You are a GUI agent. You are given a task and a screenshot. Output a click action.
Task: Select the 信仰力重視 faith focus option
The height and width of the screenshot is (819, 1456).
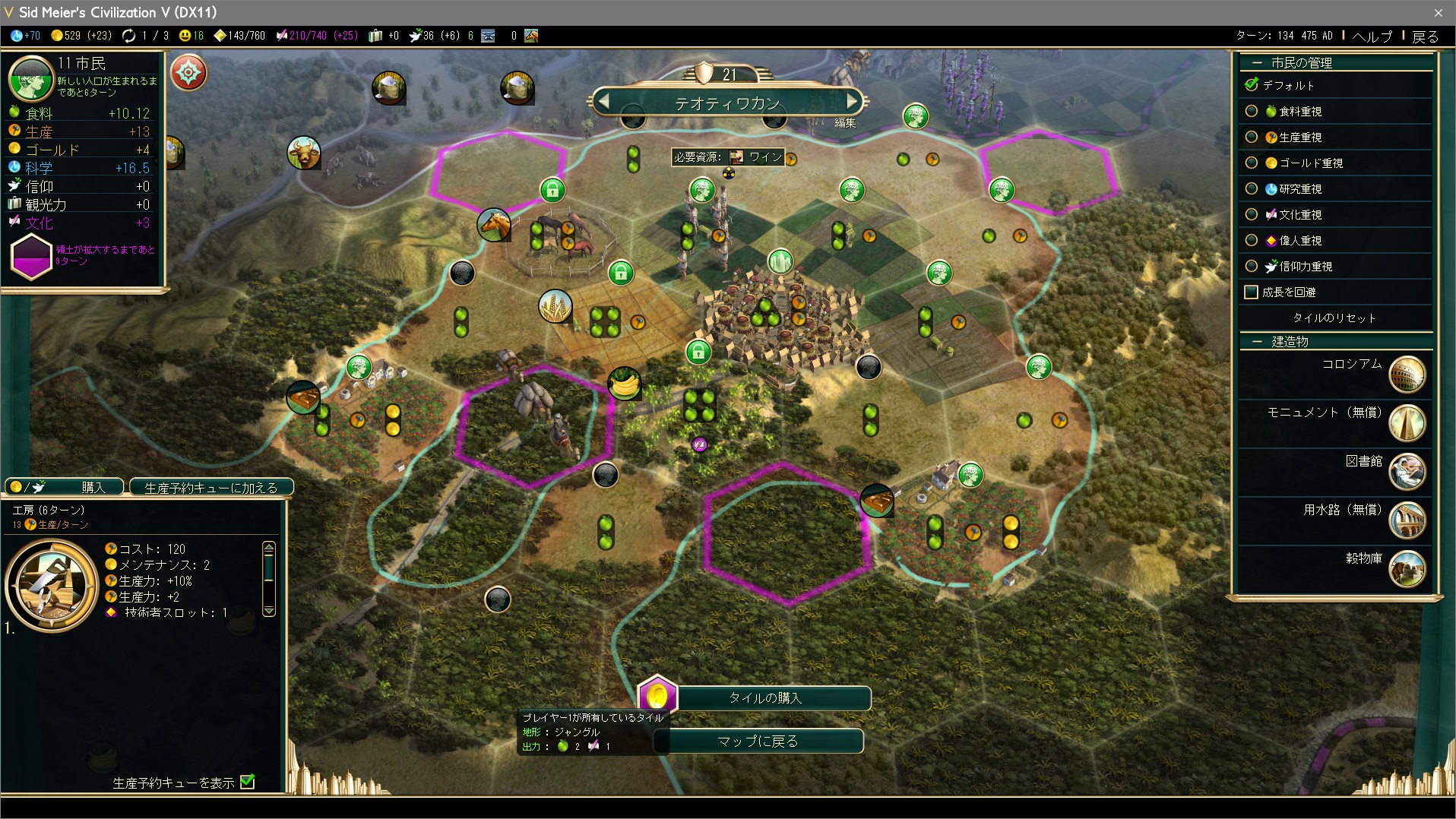click(1252, 267)
